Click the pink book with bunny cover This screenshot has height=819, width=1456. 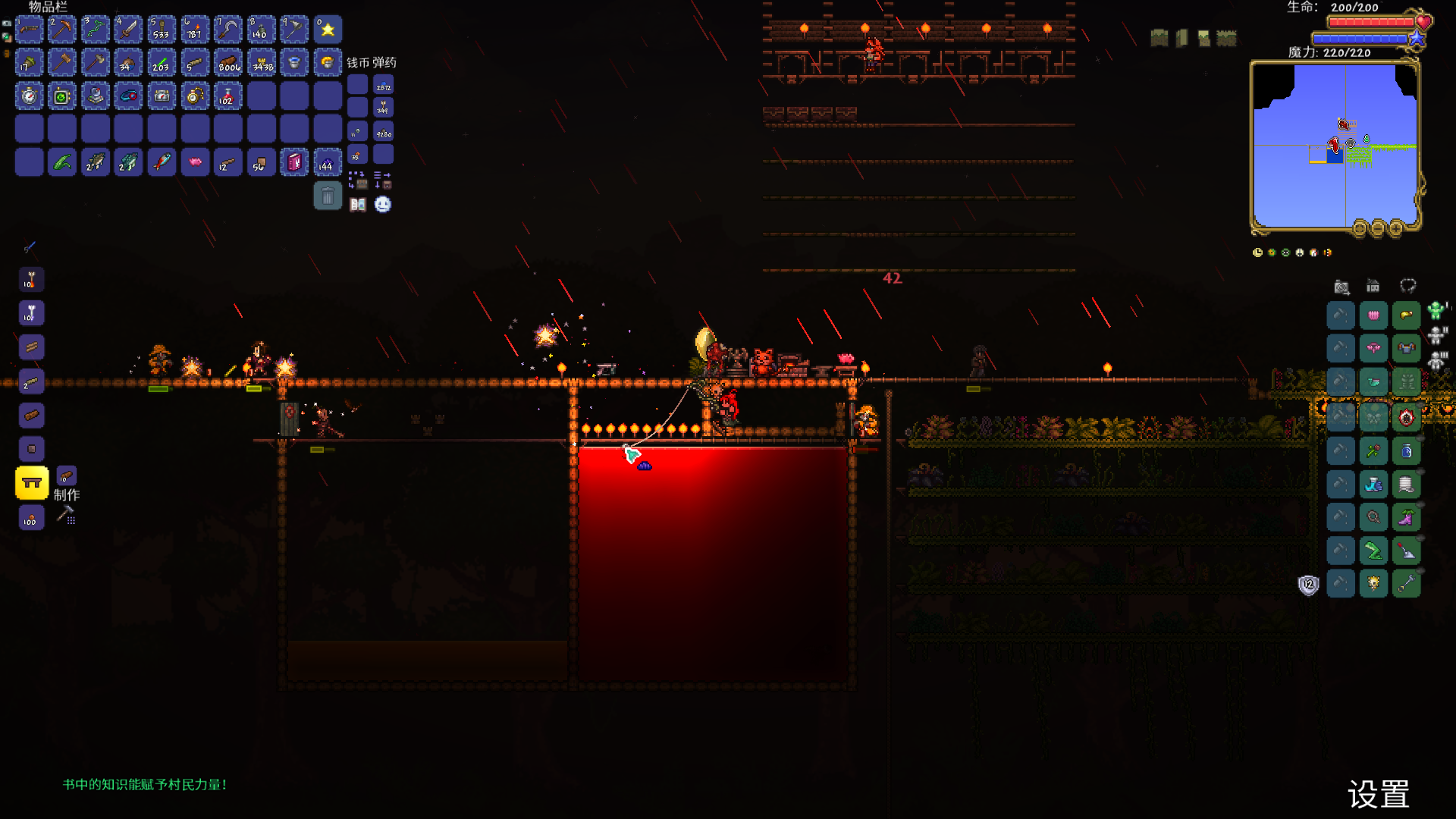294,162
